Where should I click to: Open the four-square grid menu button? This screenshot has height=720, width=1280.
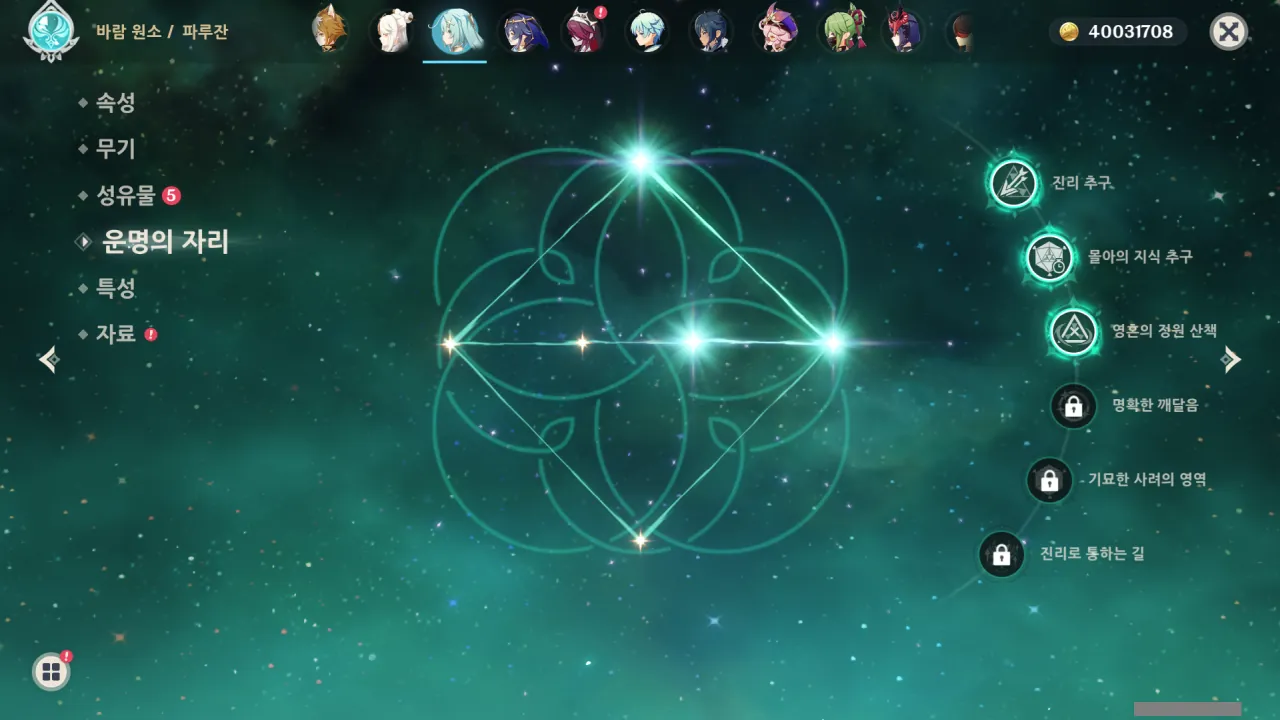[x=51, y=672]
